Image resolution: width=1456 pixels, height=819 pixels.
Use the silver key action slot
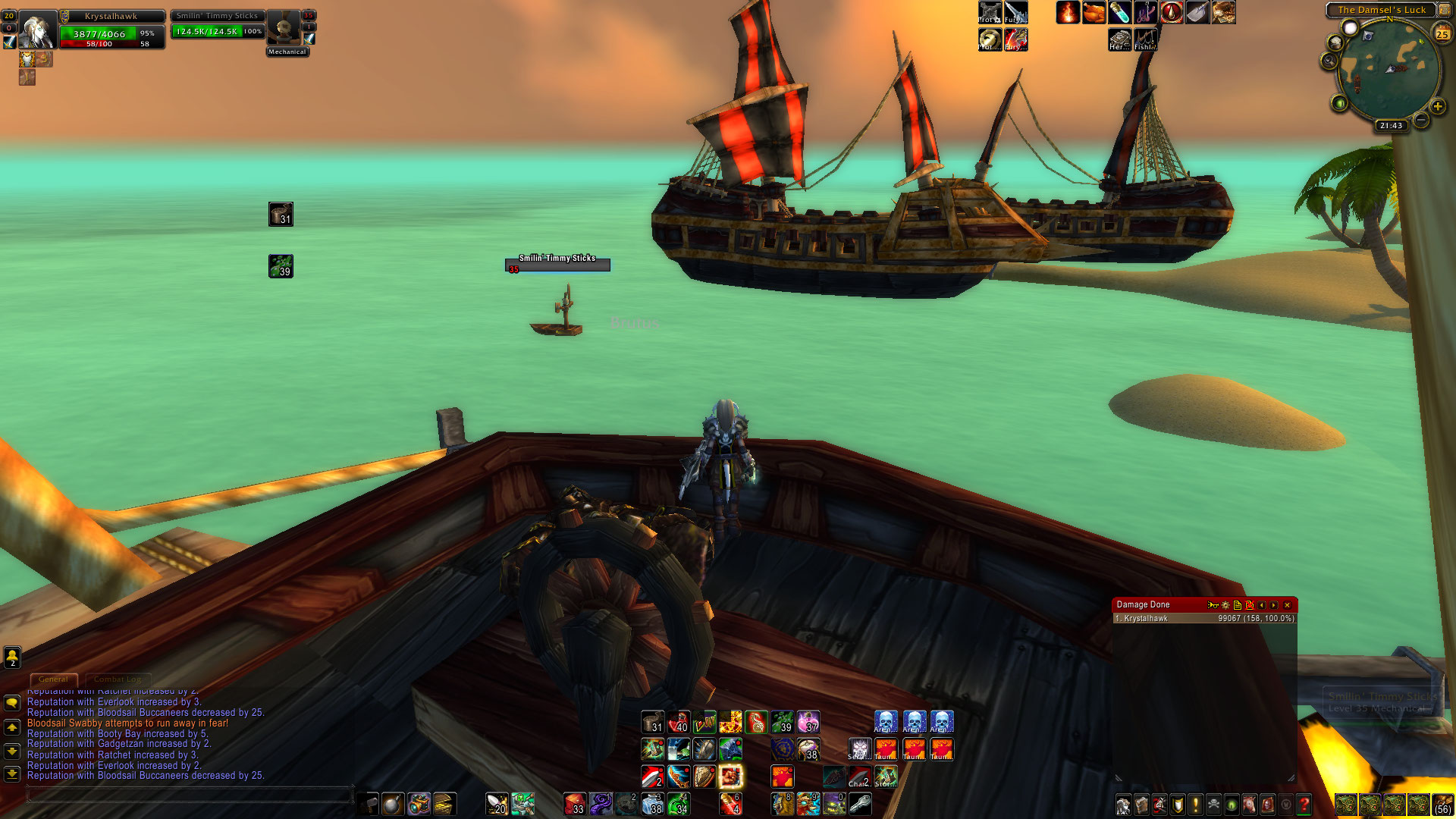click(860, 803)
